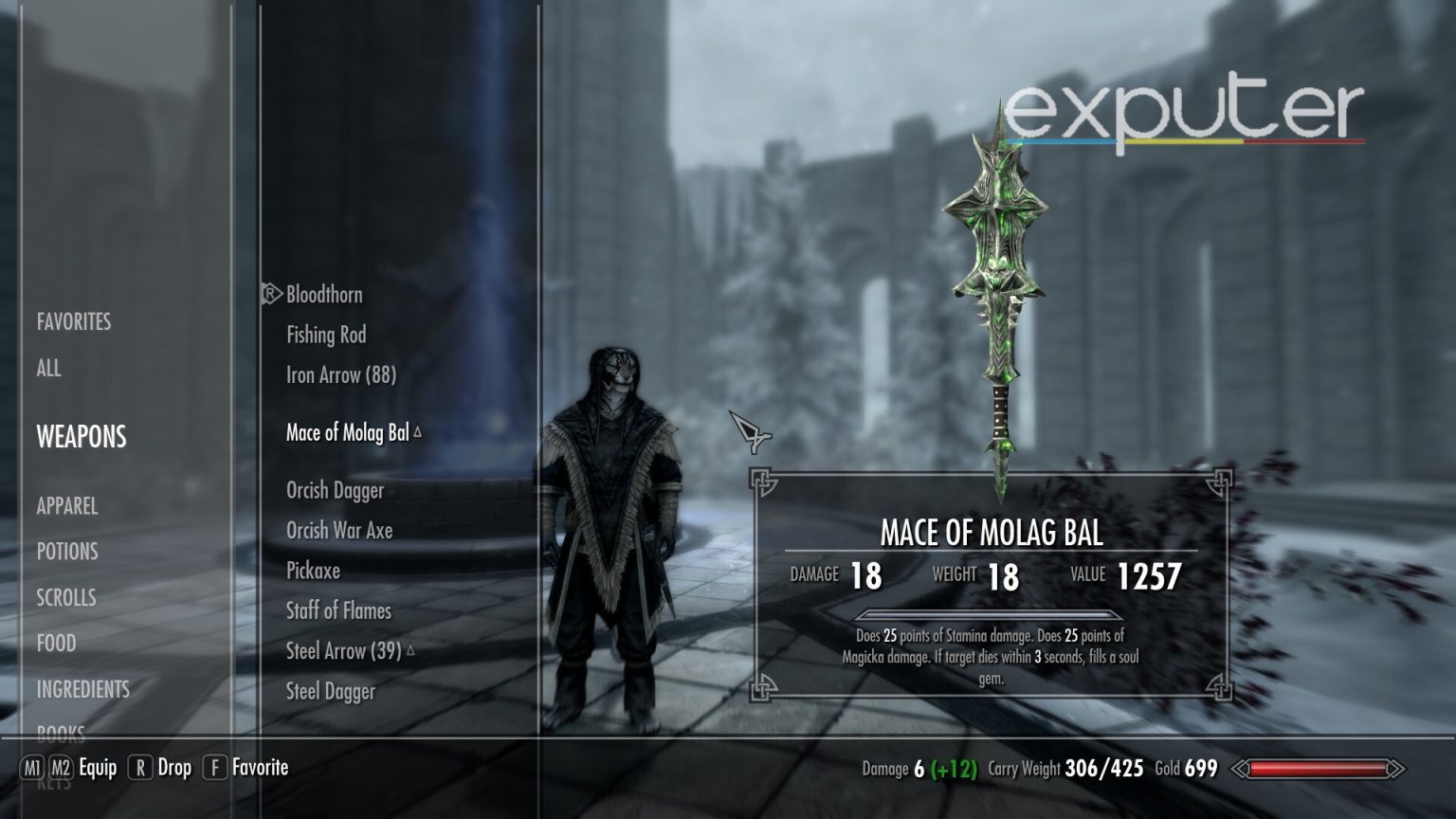Click the exputer watermark logo

click(x=1181, y=113)
